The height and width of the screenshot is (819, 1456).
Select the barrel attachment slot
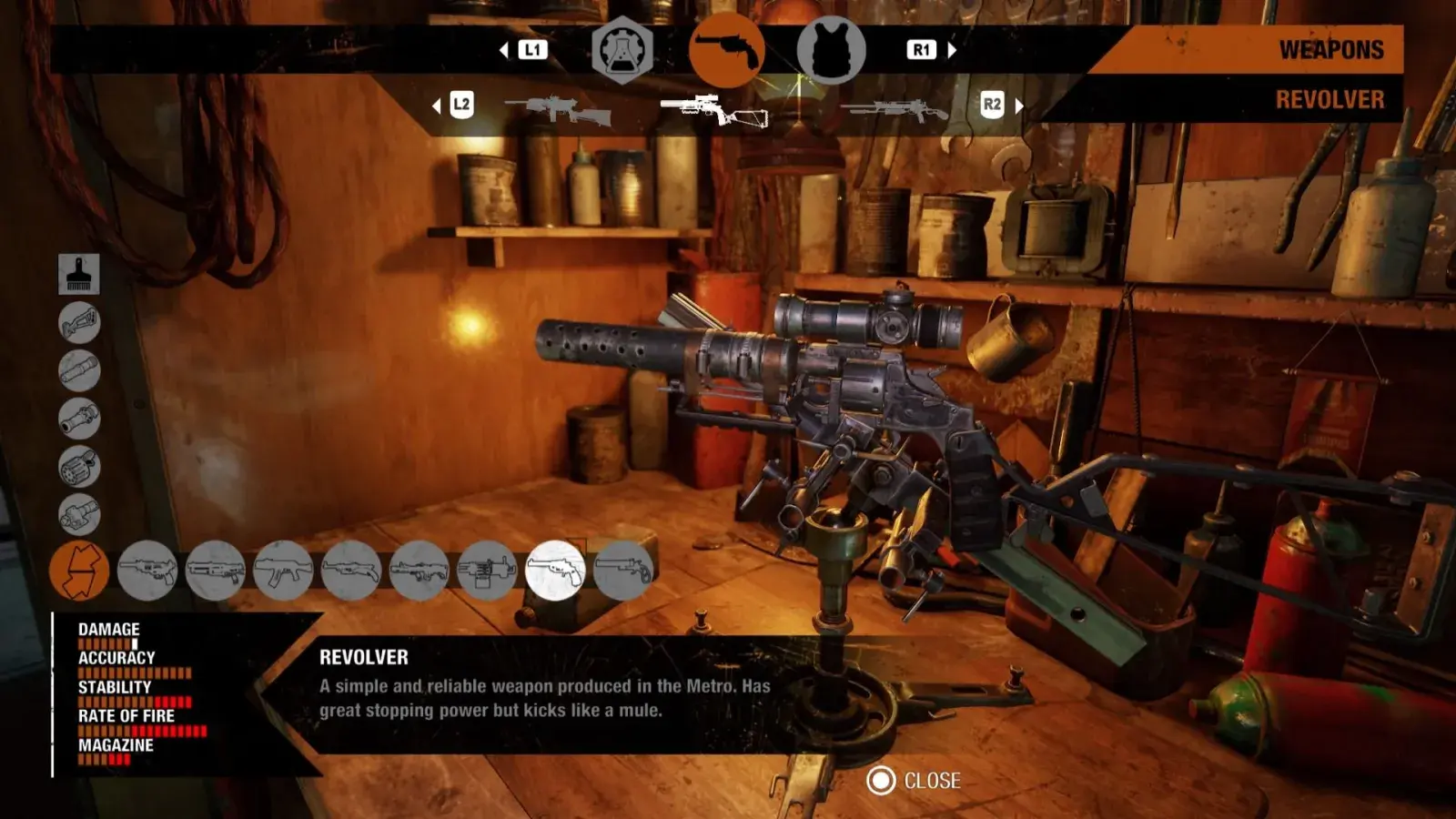tap(79, 370)
